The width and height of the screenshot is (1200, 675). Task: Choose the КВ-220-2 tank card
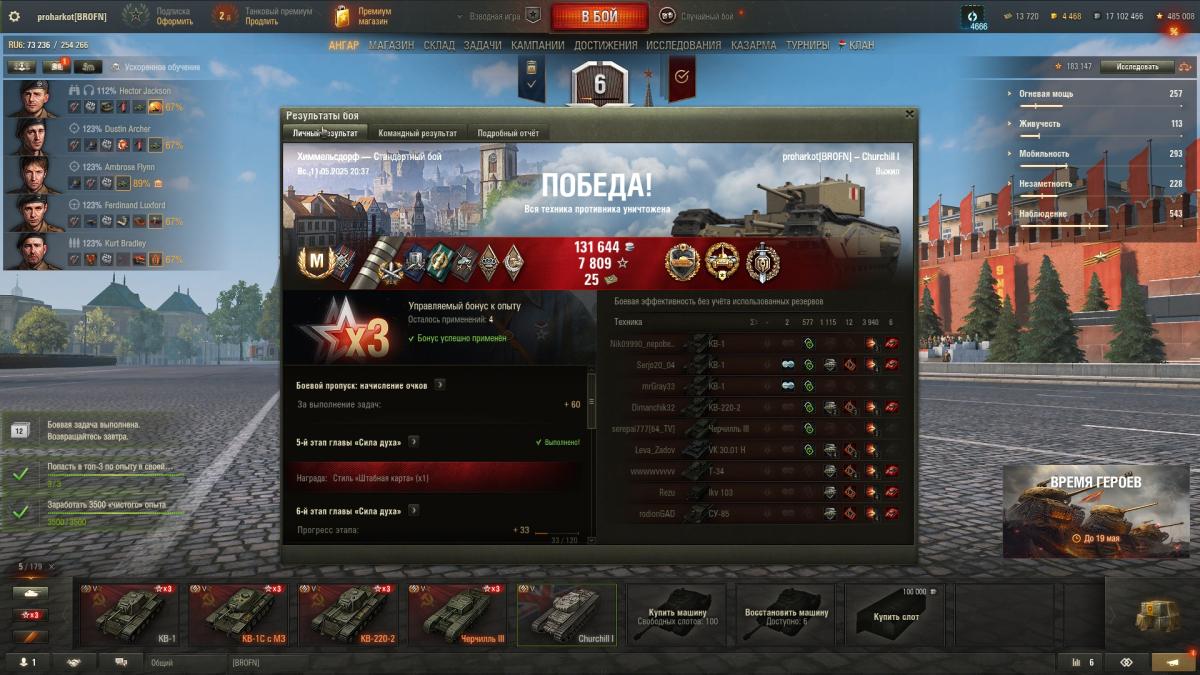pos(348,614)
